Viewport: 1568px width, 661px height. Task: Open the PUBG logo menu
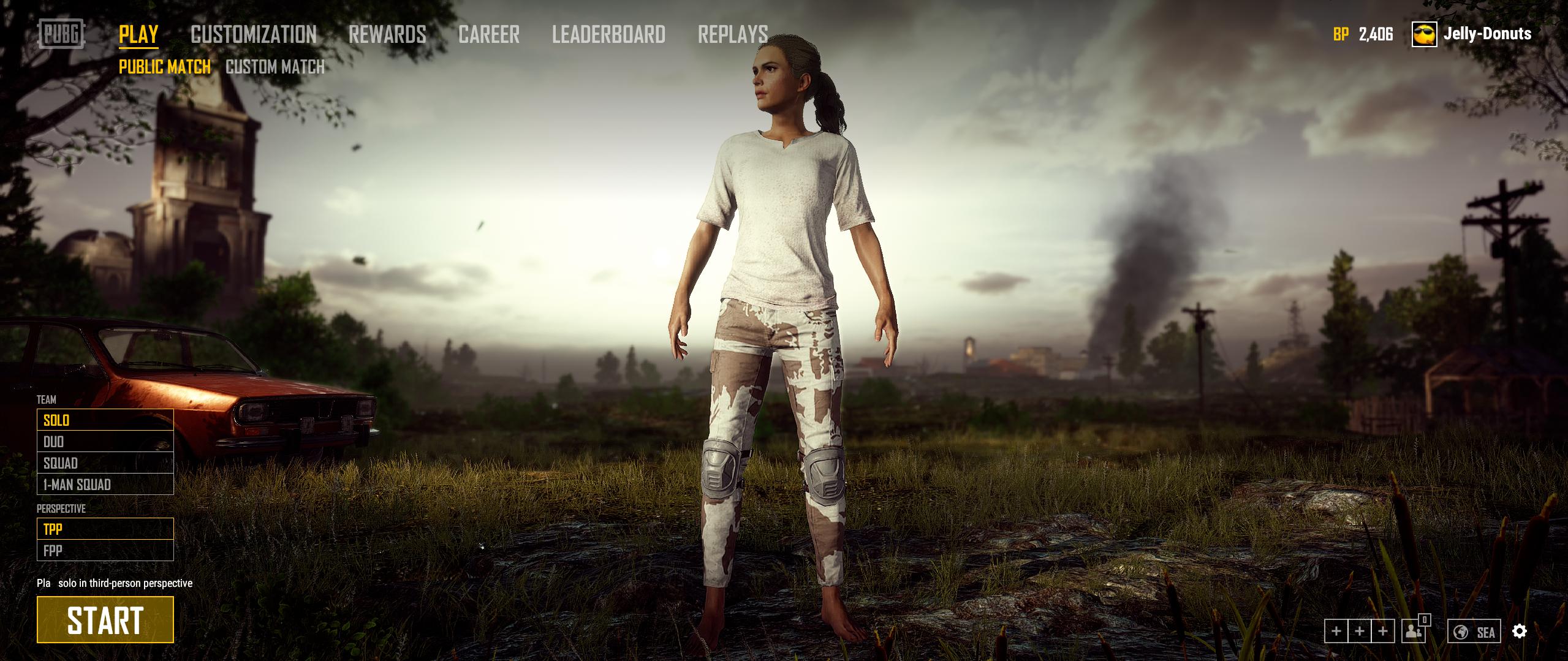point(61,35)
